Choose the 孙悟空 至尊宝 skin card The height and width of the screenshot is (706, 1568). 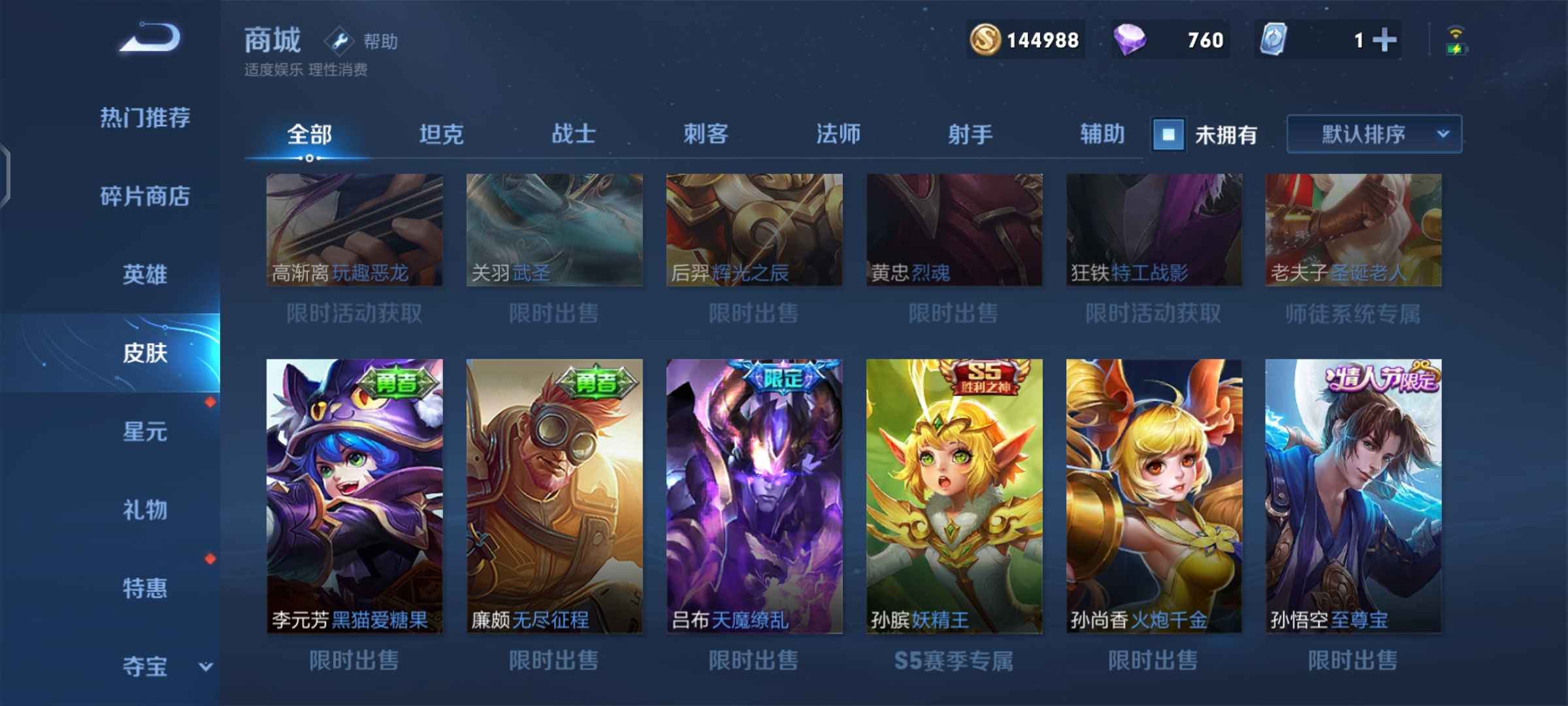1353,496
